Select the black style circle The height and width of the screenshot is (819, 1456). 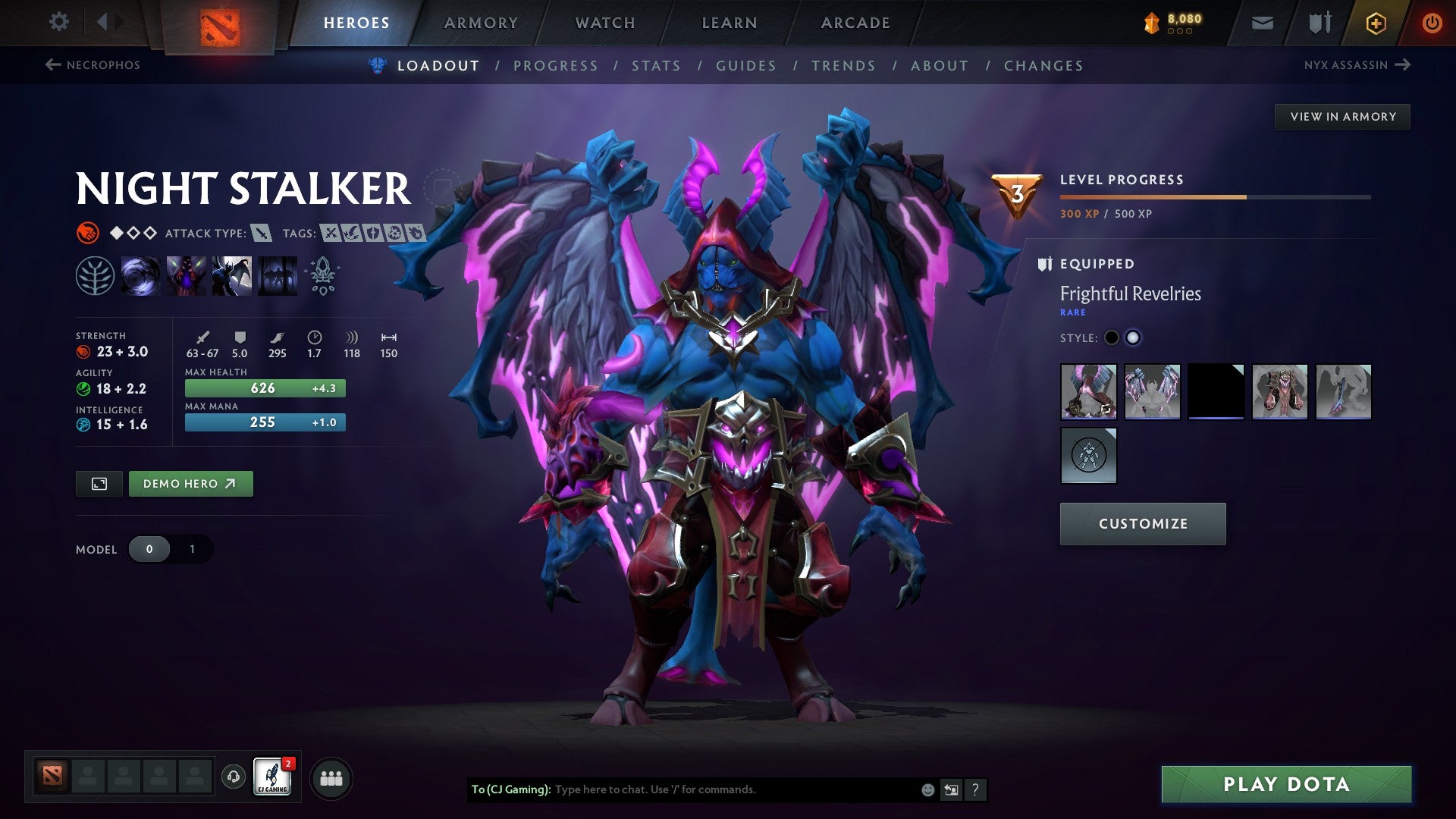pyautogui.click(x=1112, y=338)
